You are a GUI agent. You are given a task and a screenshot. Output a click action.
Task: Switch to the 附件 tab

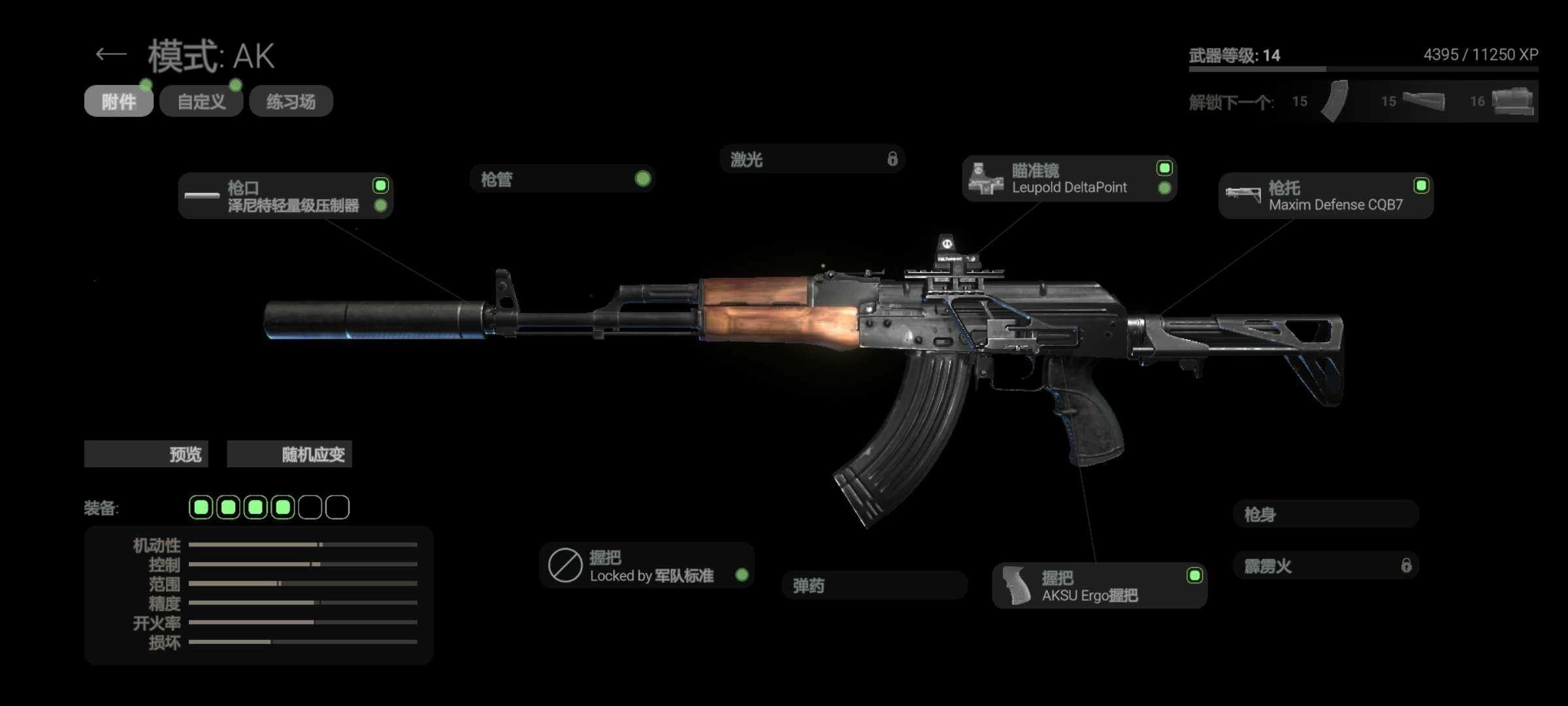pos(119,101)
